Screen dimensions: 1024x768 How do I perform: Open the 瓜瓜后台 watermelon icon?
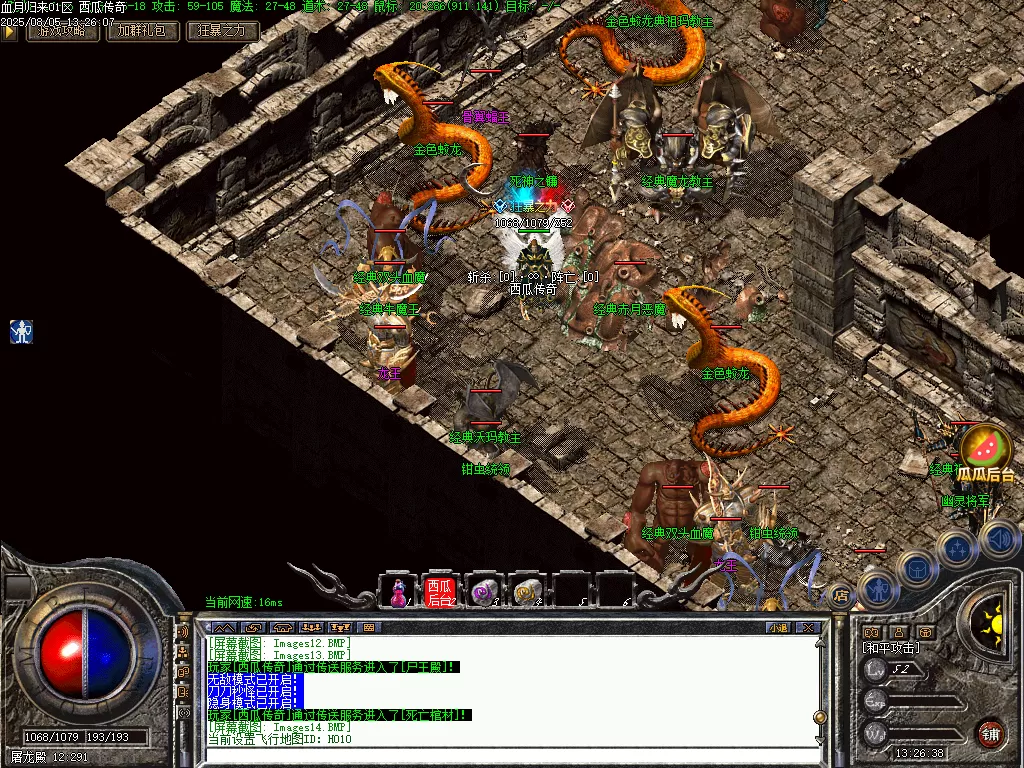(x=985, y=450)
